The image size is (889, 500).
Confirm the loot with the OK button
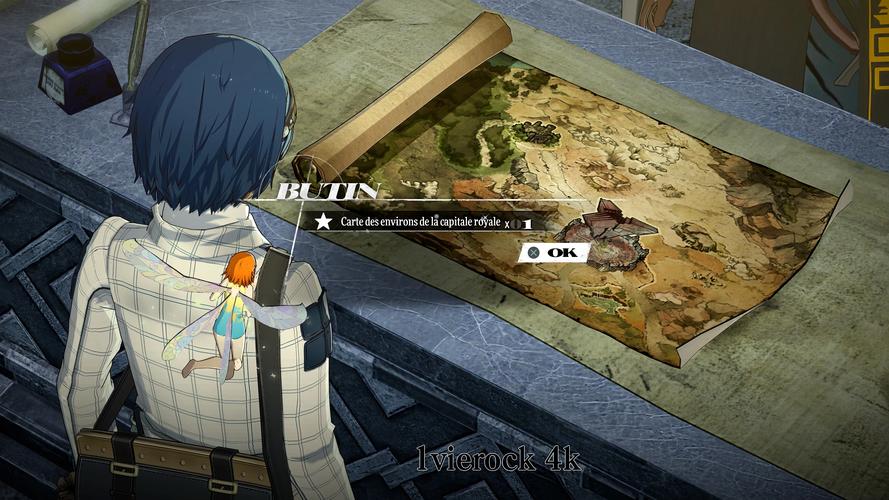(553, 253)
